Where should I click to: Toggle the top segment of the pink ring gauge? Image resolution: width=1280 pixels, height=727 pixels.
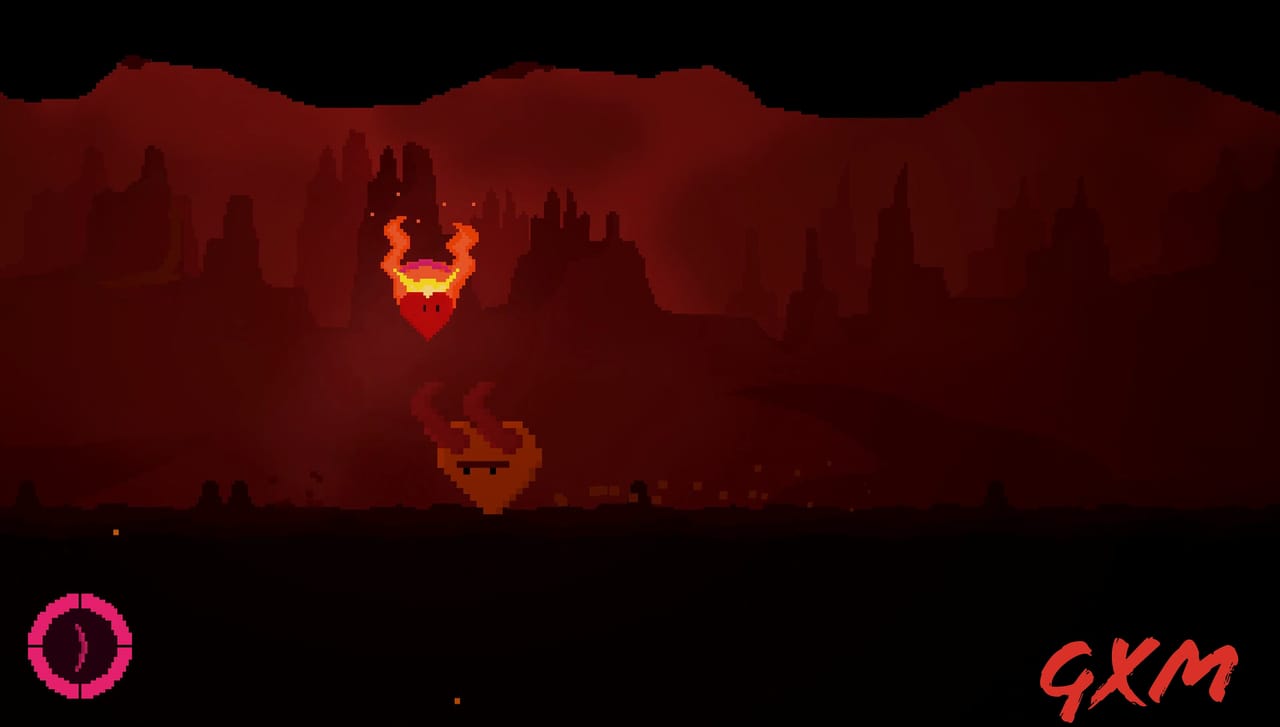click(x=80, y=600)
